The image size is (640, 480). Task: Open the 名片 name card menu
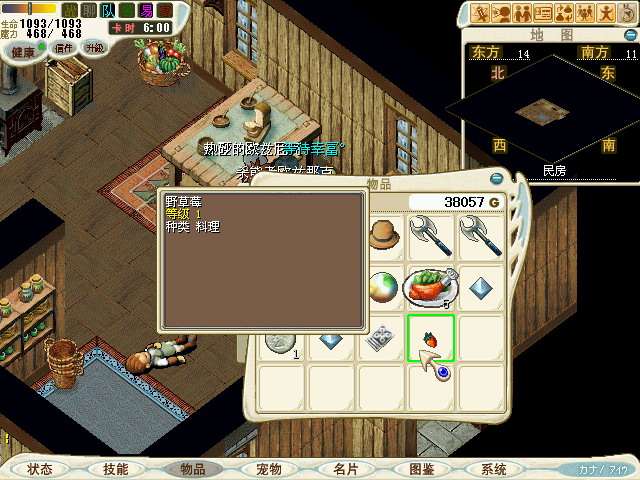click(x=345, y=469)
